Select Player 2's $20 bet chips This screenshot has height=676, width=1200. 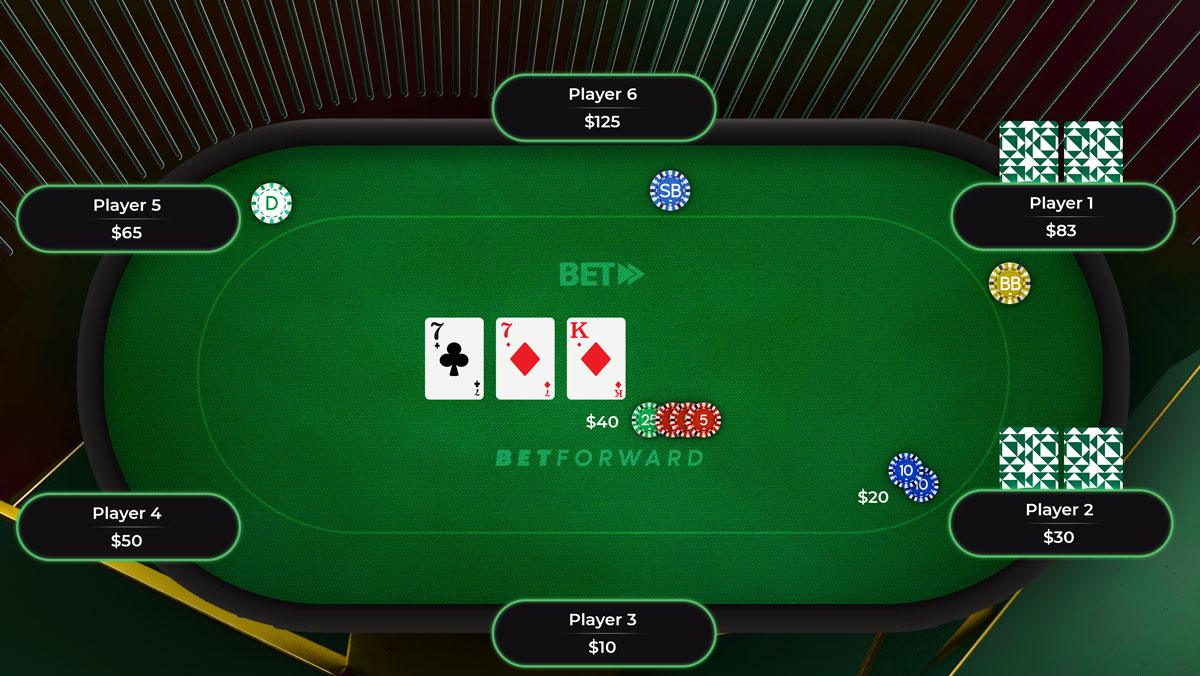click(912, 477)
